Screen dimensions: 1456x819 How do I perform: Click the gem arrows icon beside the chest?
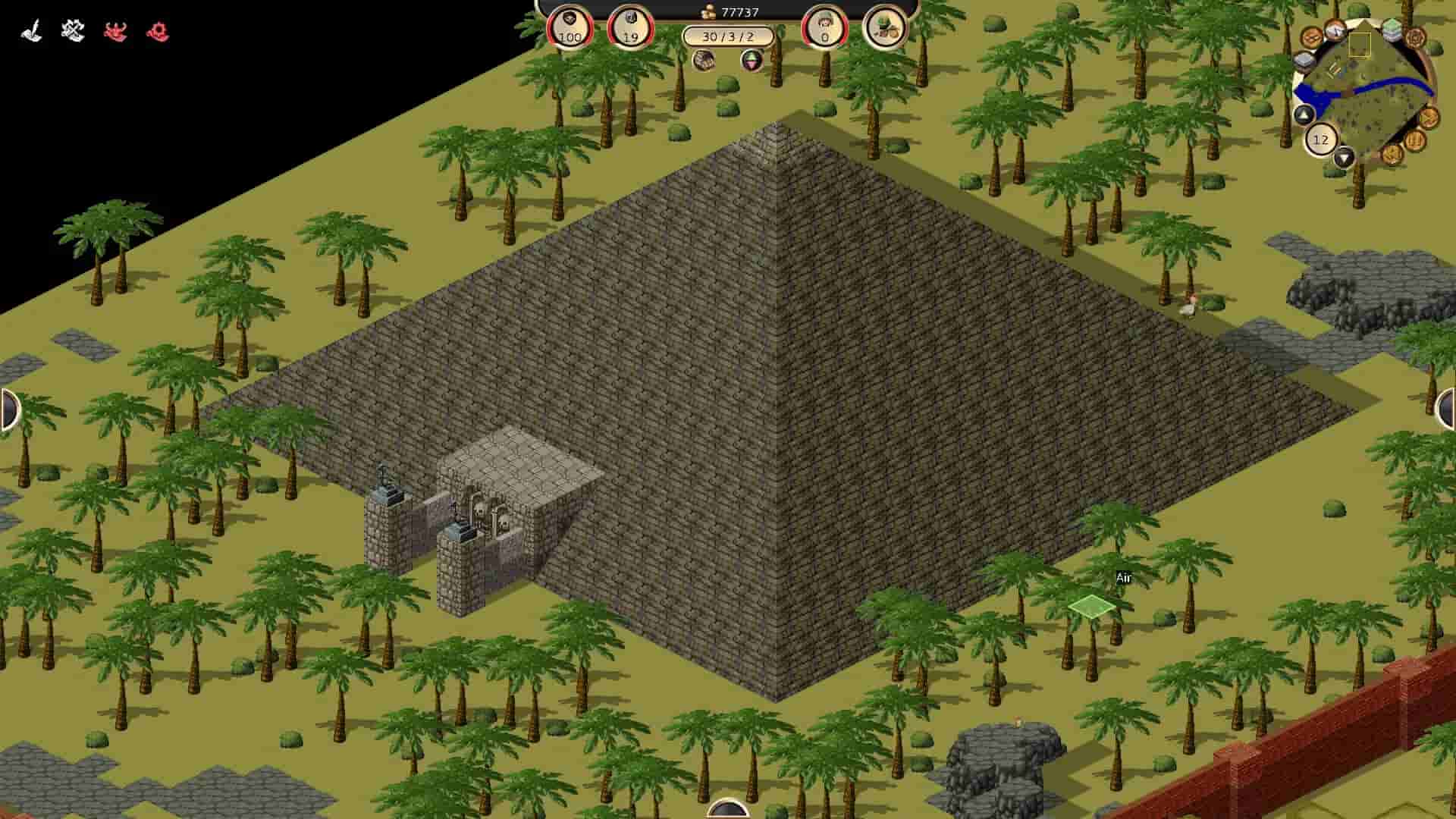[751, 61]
